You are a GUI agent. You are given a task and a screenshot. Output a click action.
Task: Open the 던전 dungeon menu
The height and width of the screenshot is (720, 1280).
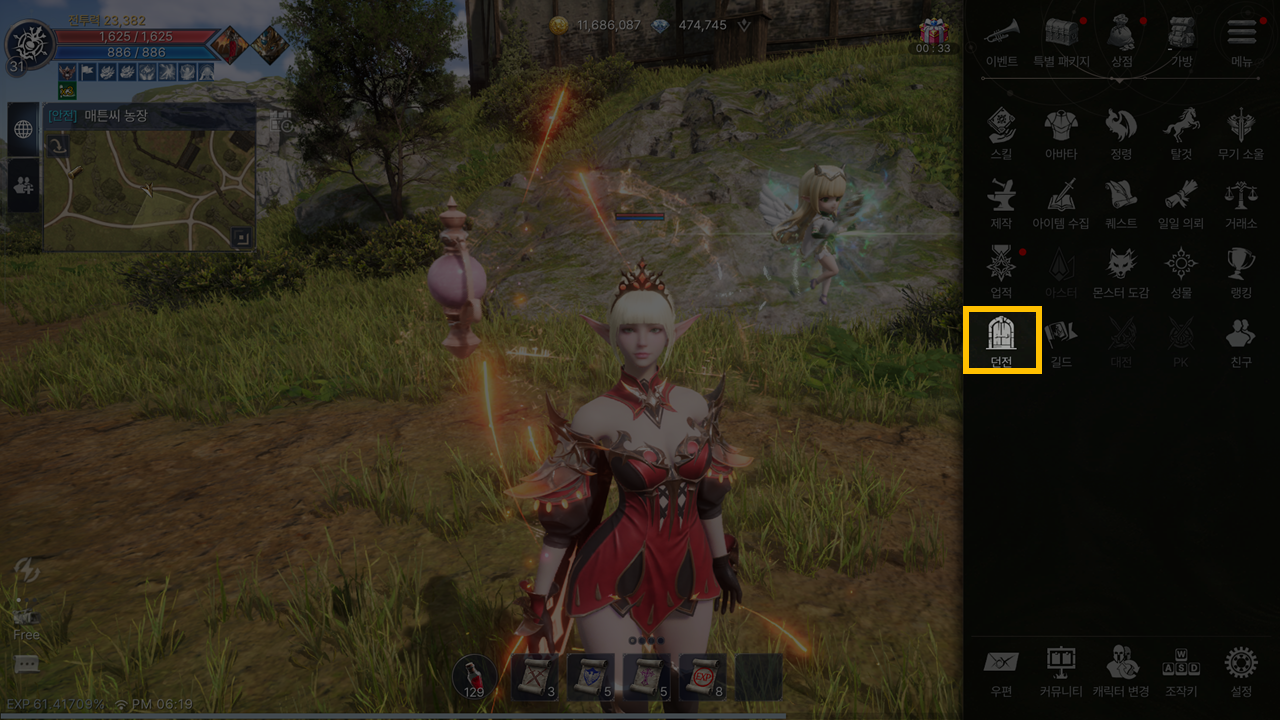pyautogui.click(x=1001, y=340)
